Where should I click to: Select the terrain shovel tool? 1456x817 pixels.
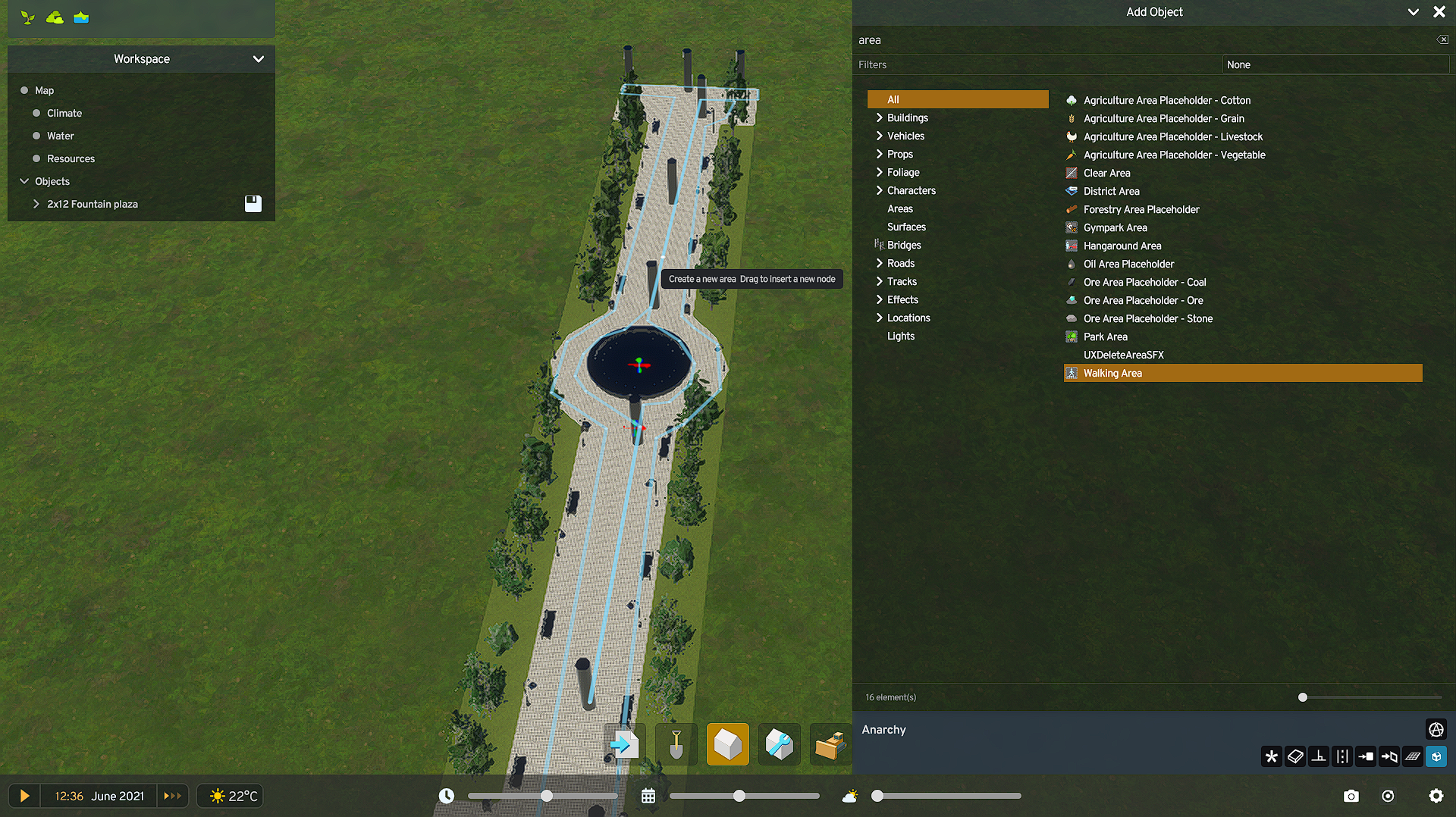[x=675, y=744]
